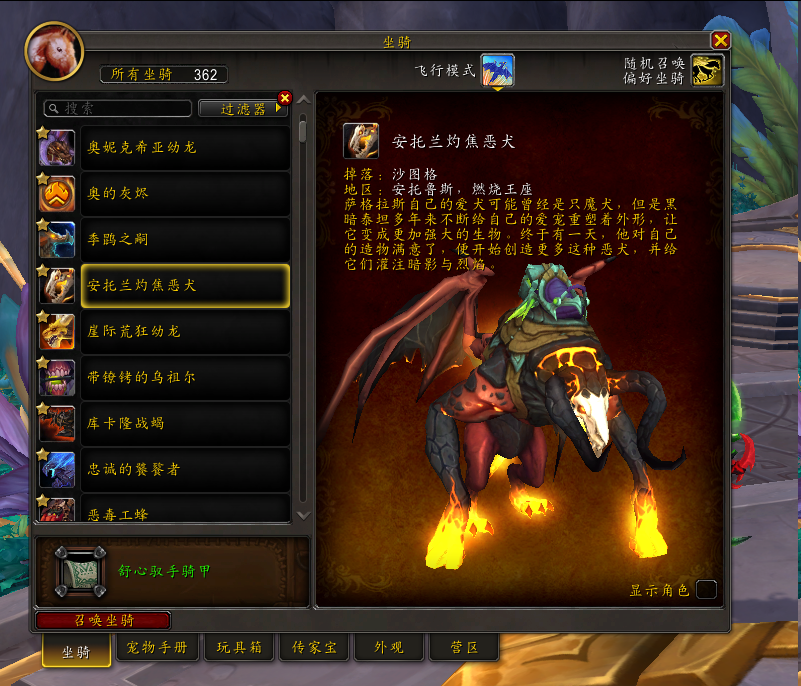Open the 过滤器 filter dropdown
This screenshot has height=686, width=801.
[x=244, y=108]
